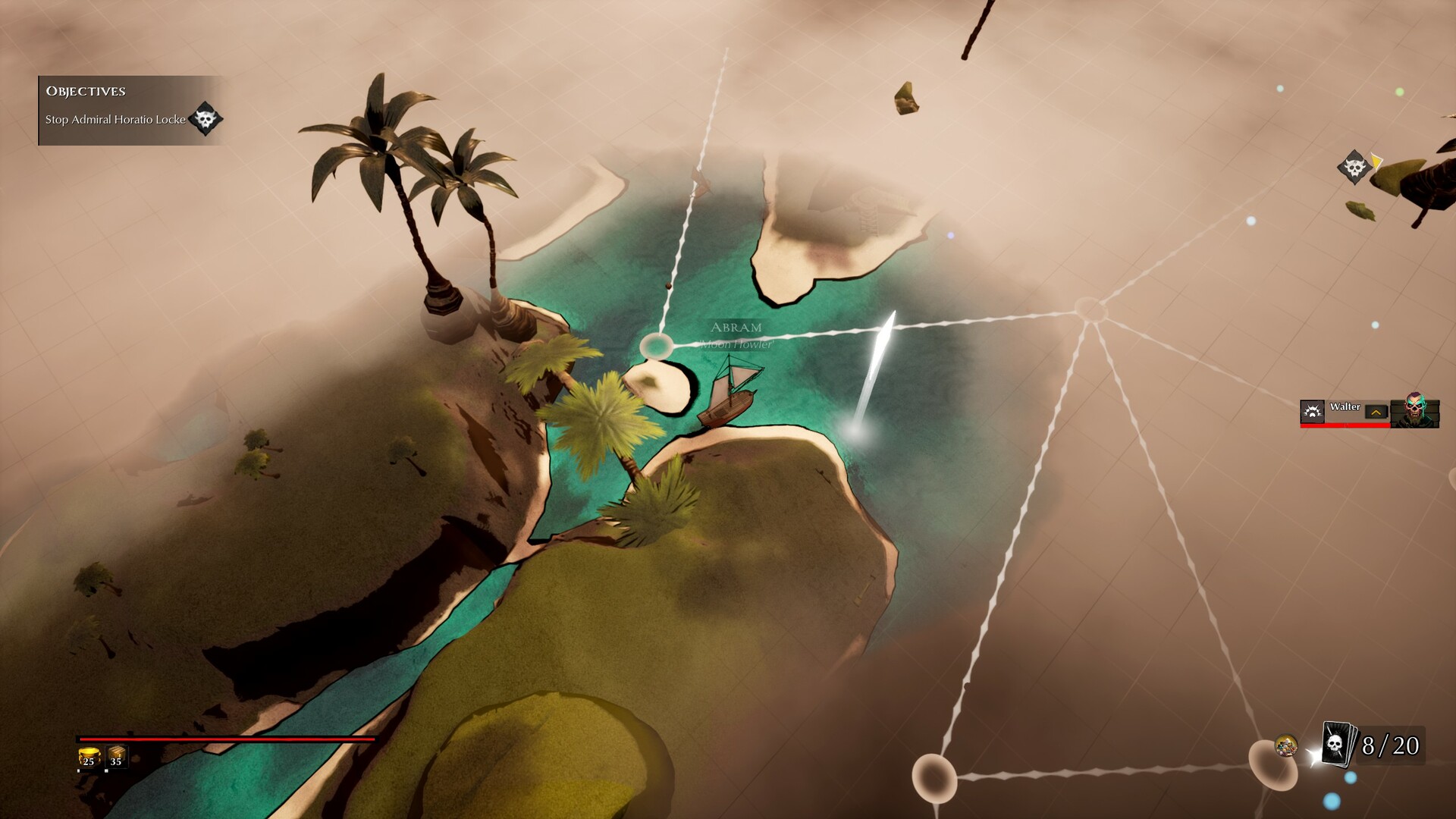Click the loot bundle orb near the deck counter
Screen dimensions: 1456x819
[x=1287, y=745]
